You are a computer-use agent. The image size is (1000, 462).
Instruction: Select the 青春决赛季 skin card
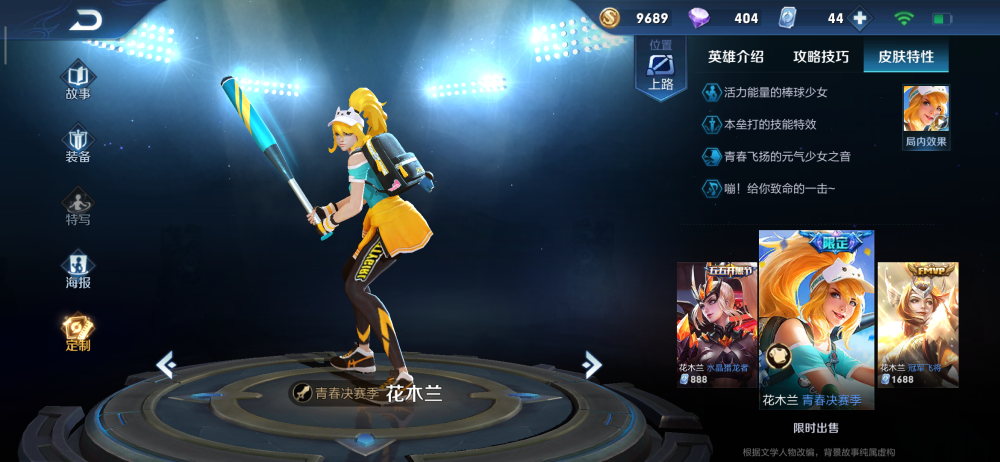[816, 320]
